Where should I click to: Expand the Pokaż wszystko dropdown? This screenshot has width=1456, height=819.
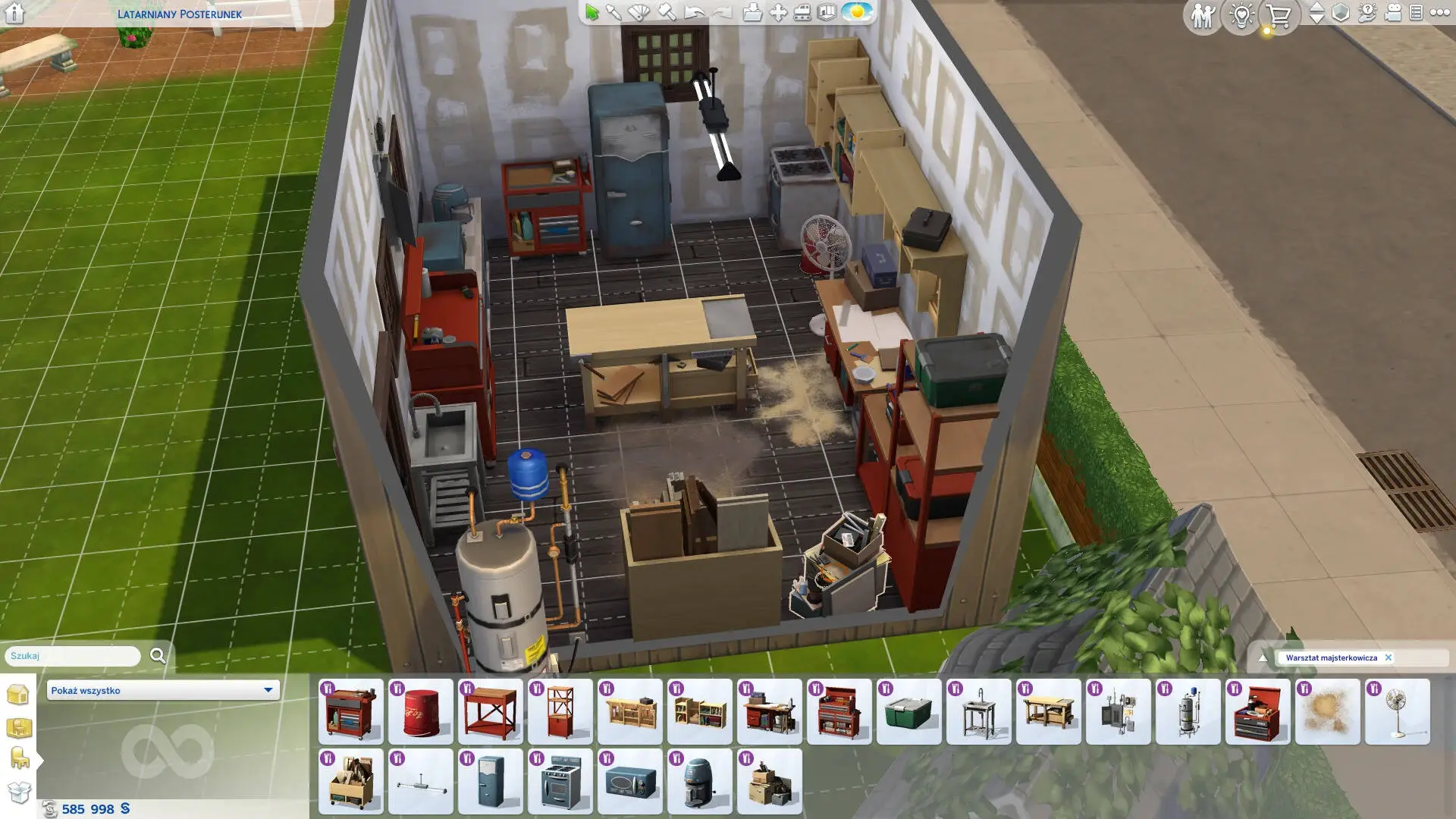[163, 690]
